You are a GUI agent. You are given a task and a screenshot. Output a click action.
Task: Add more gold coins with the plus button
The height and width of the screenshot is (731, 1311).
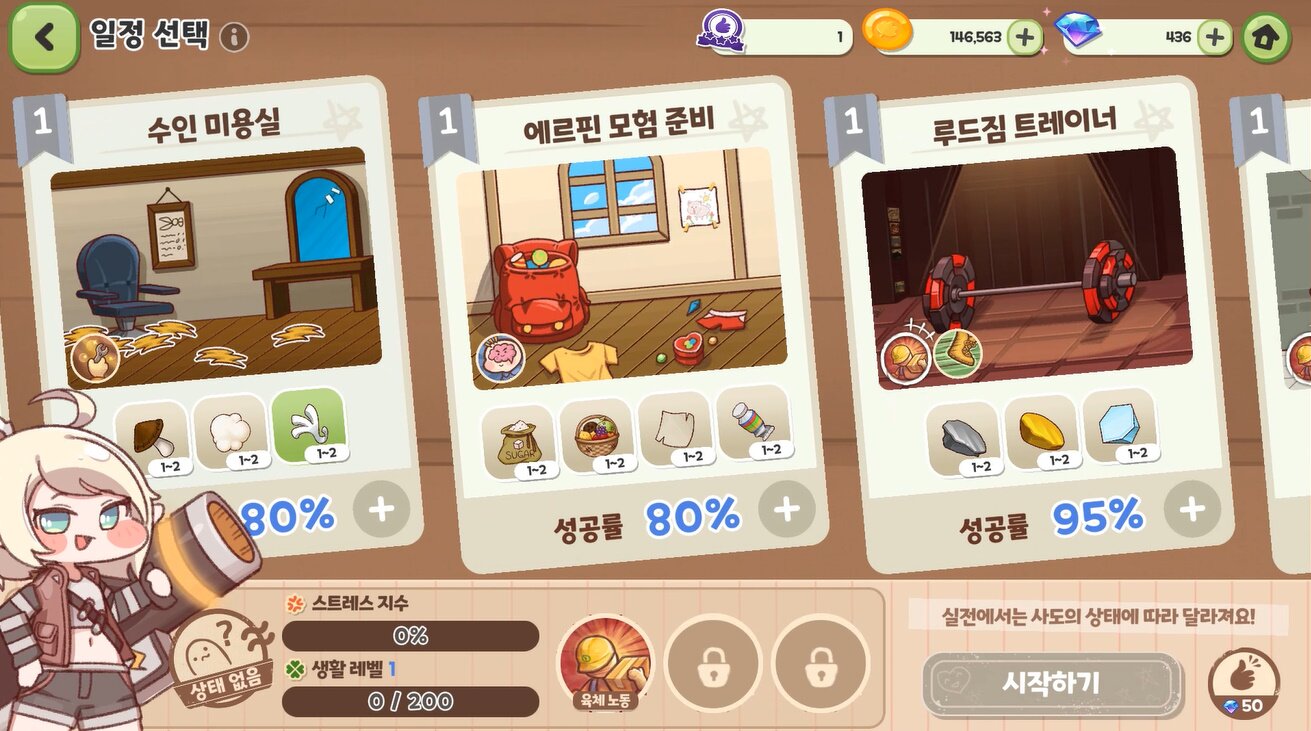[1024, 38]
